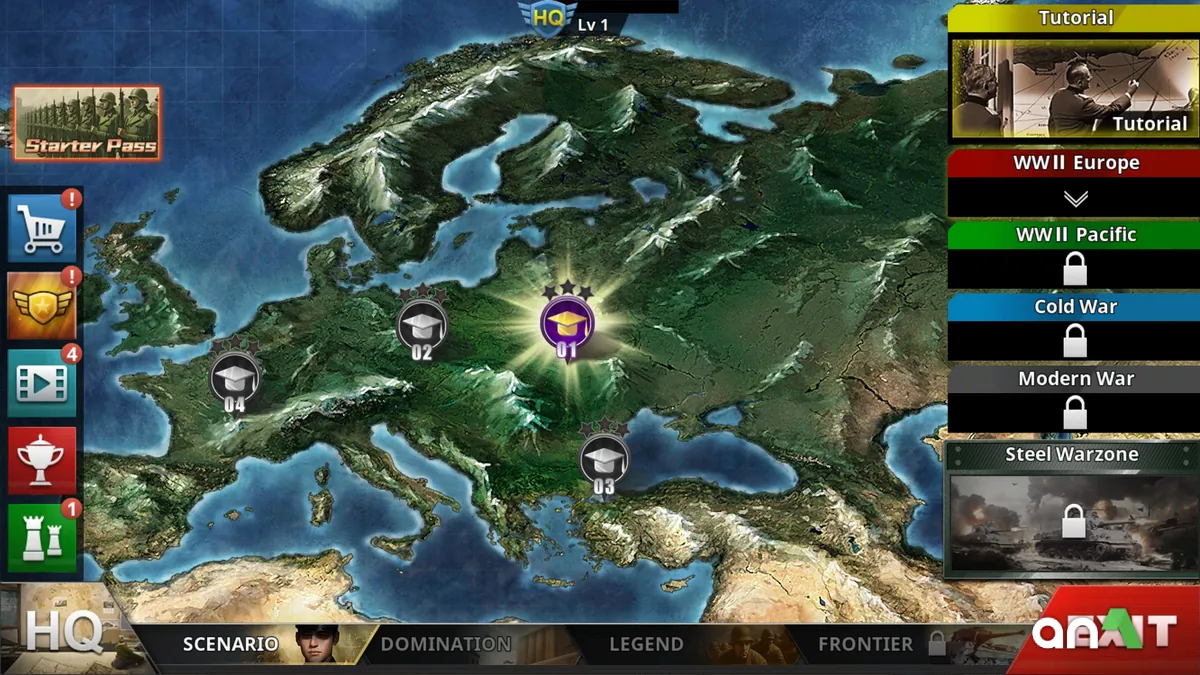The width and height of the screenshot is (1200, 675).
Task: Open the shopping cart store
Action: click(x=42, y=229)
